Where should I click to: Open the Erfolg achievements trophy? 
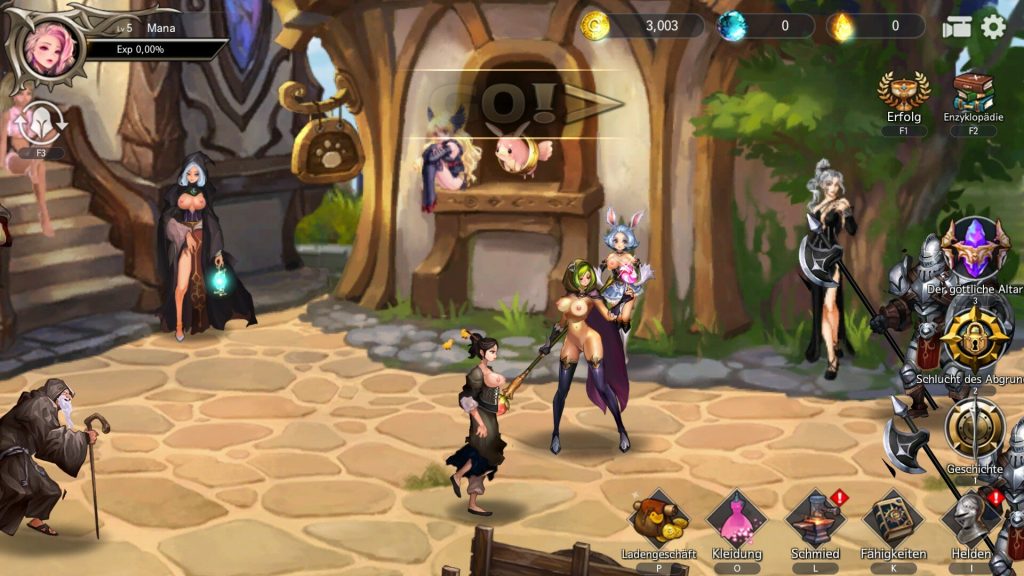[x=903, y=92]
